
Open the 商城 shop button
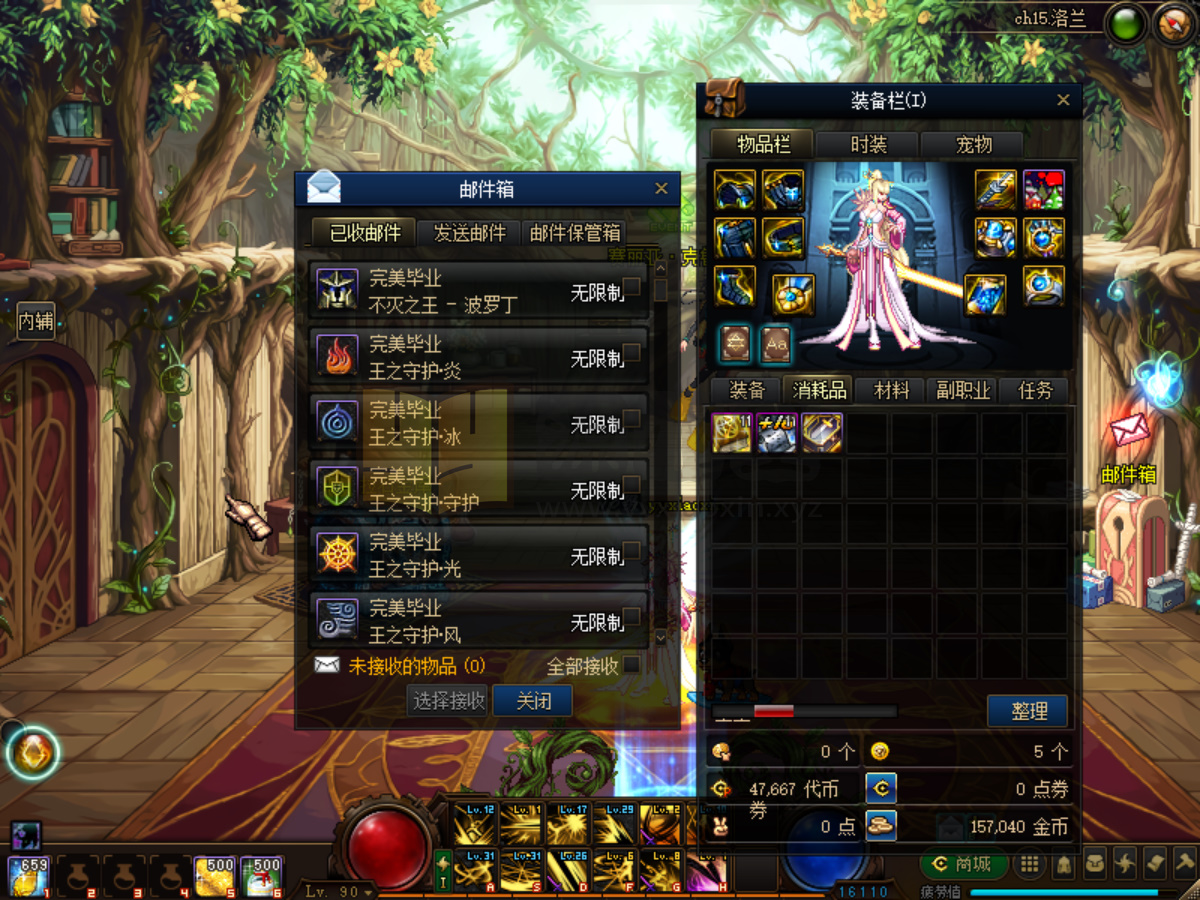pyautogui.click(x=961, y=863)
